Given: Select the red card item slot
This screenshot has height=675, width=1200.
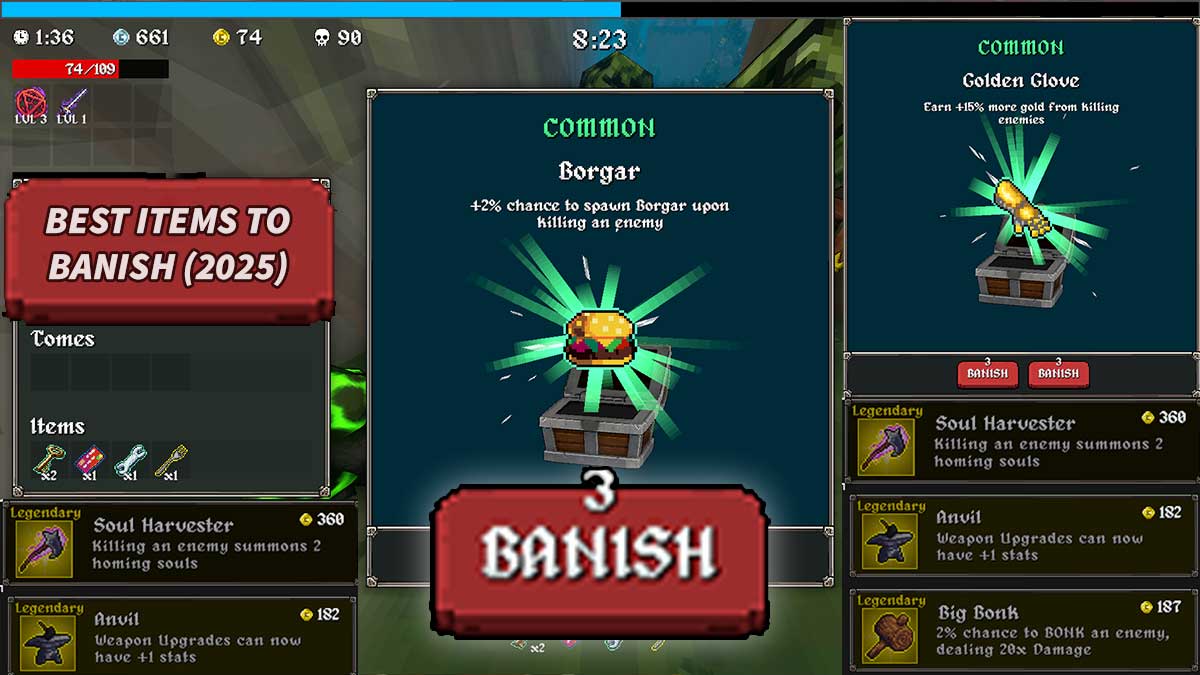Looking at the screenshot, I should 90,460.
